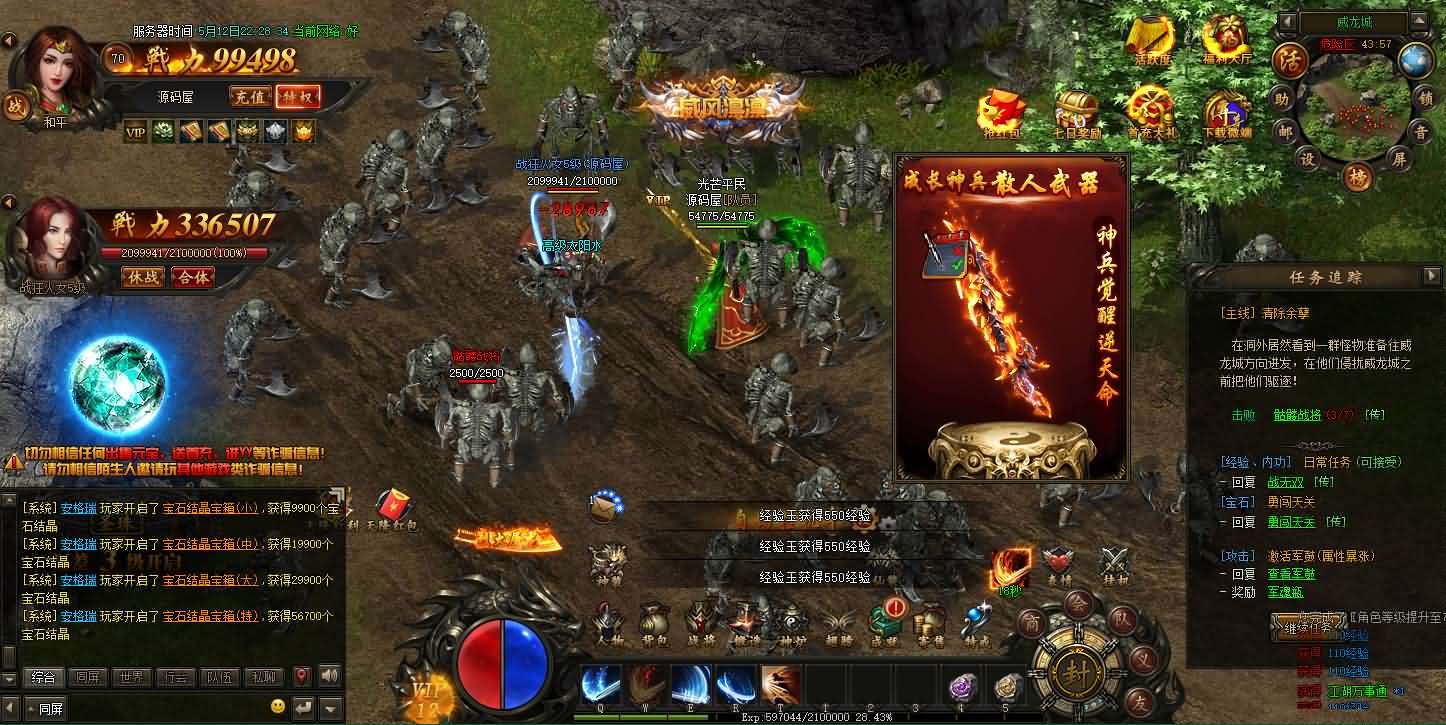1446x725 pixels.
Task: Collapse the chat tab bar with left arrow
Action: point(9,708)
